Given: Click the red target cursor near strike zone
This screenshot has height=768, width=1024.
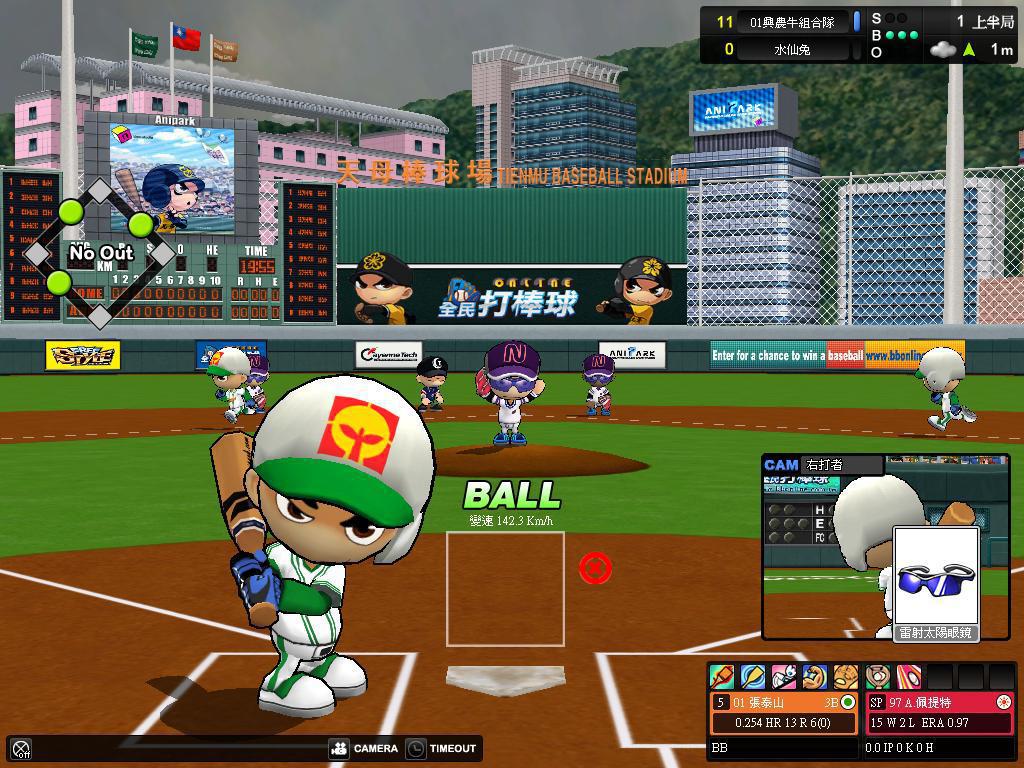Looking at the screenshot, I should (595, 569).
